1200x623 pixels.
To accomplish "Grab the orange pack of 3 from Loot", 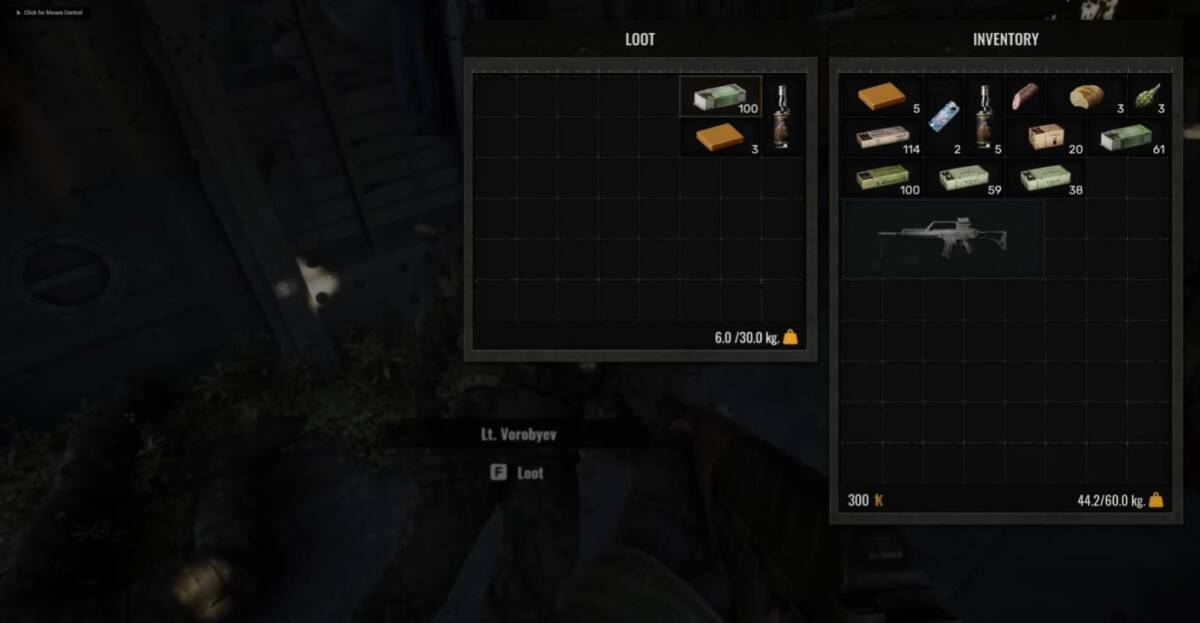I will [720, 136].
